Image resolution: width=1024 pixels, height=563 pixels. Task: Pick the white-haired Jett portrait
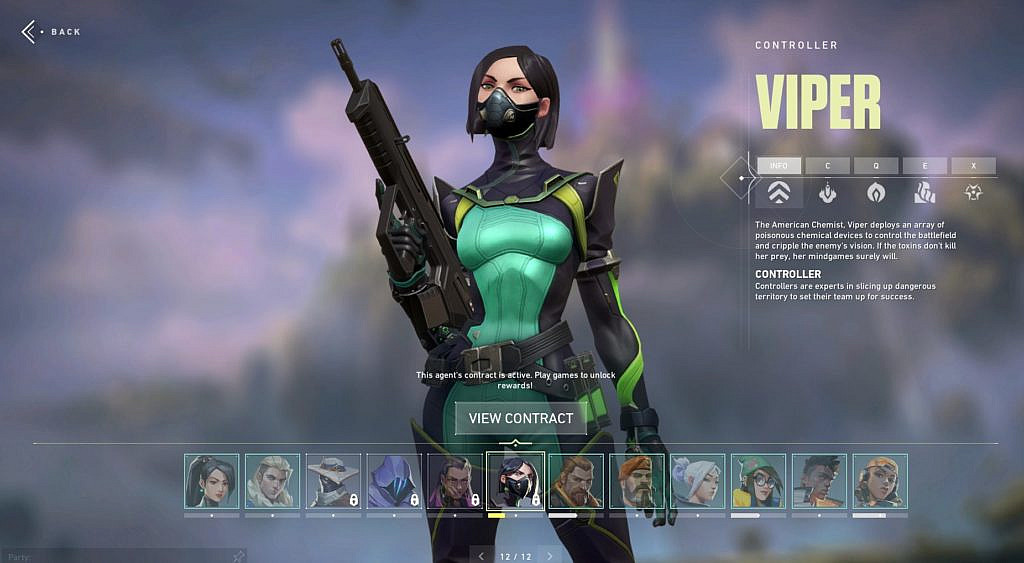pyautogui.click(x=698, y=481)
